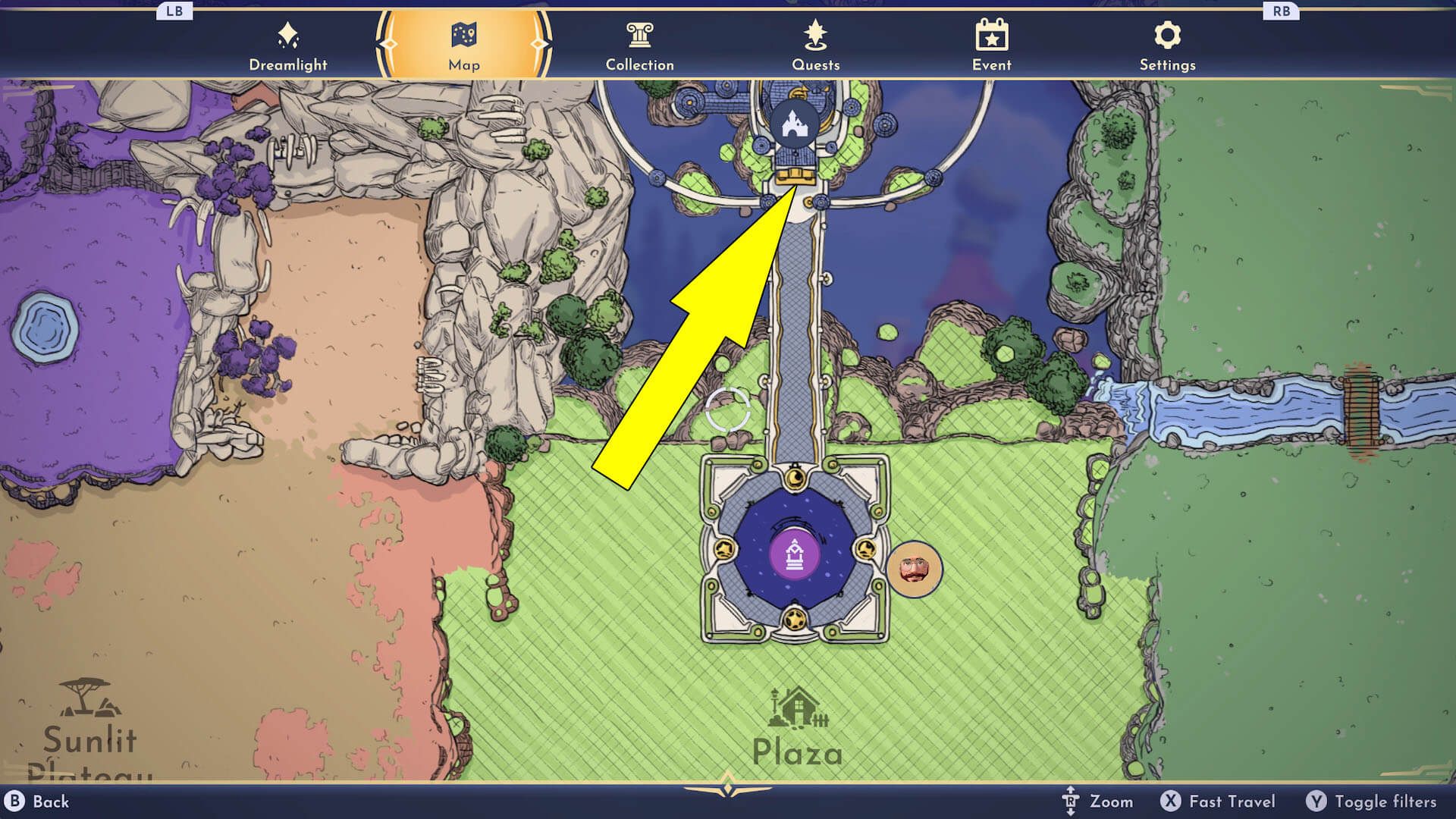Click the right chevron beside the Map tab
This screenshot has width=1456, height=819.
539,43
